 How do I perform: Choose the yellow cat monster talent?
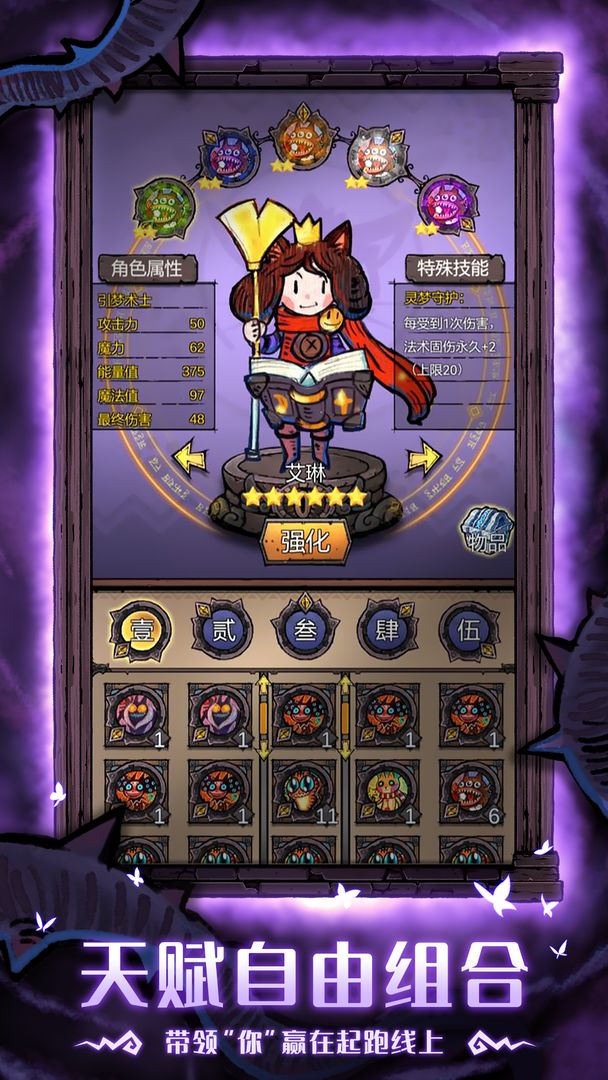point(387,791)
